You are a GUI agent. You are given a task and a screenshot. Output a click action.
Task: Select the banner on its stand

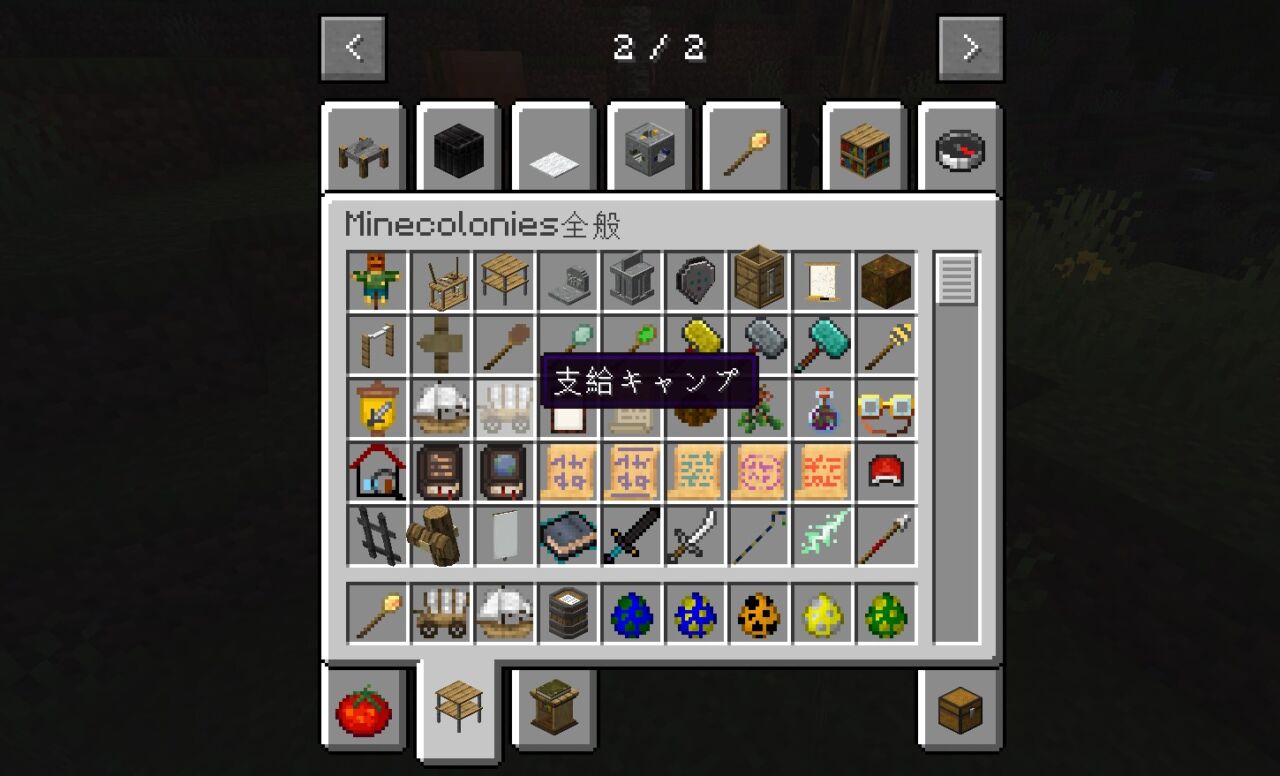pos(505,535)
